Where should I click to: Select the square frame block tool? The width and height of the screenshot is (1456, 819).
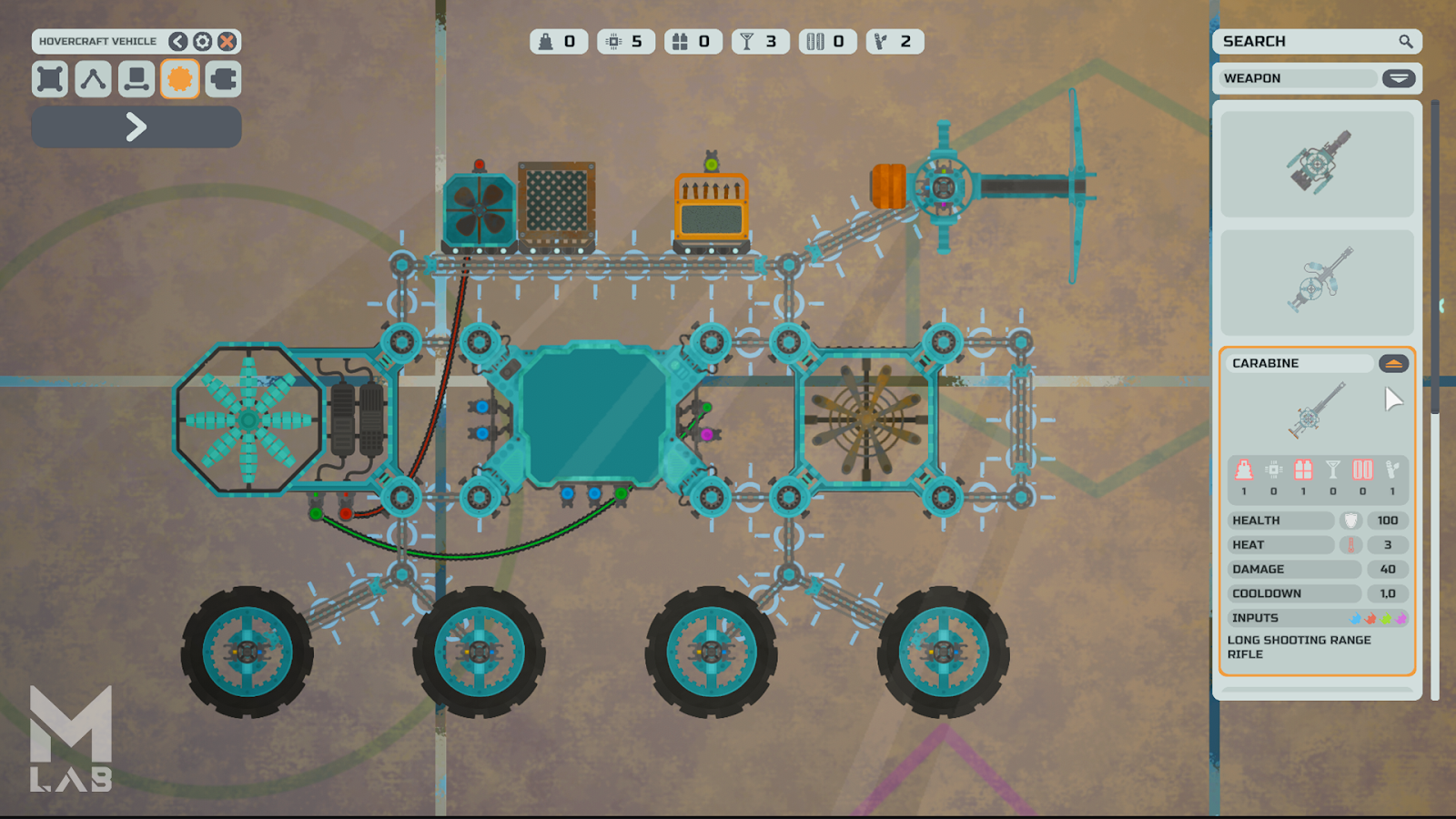click(50, 79)
